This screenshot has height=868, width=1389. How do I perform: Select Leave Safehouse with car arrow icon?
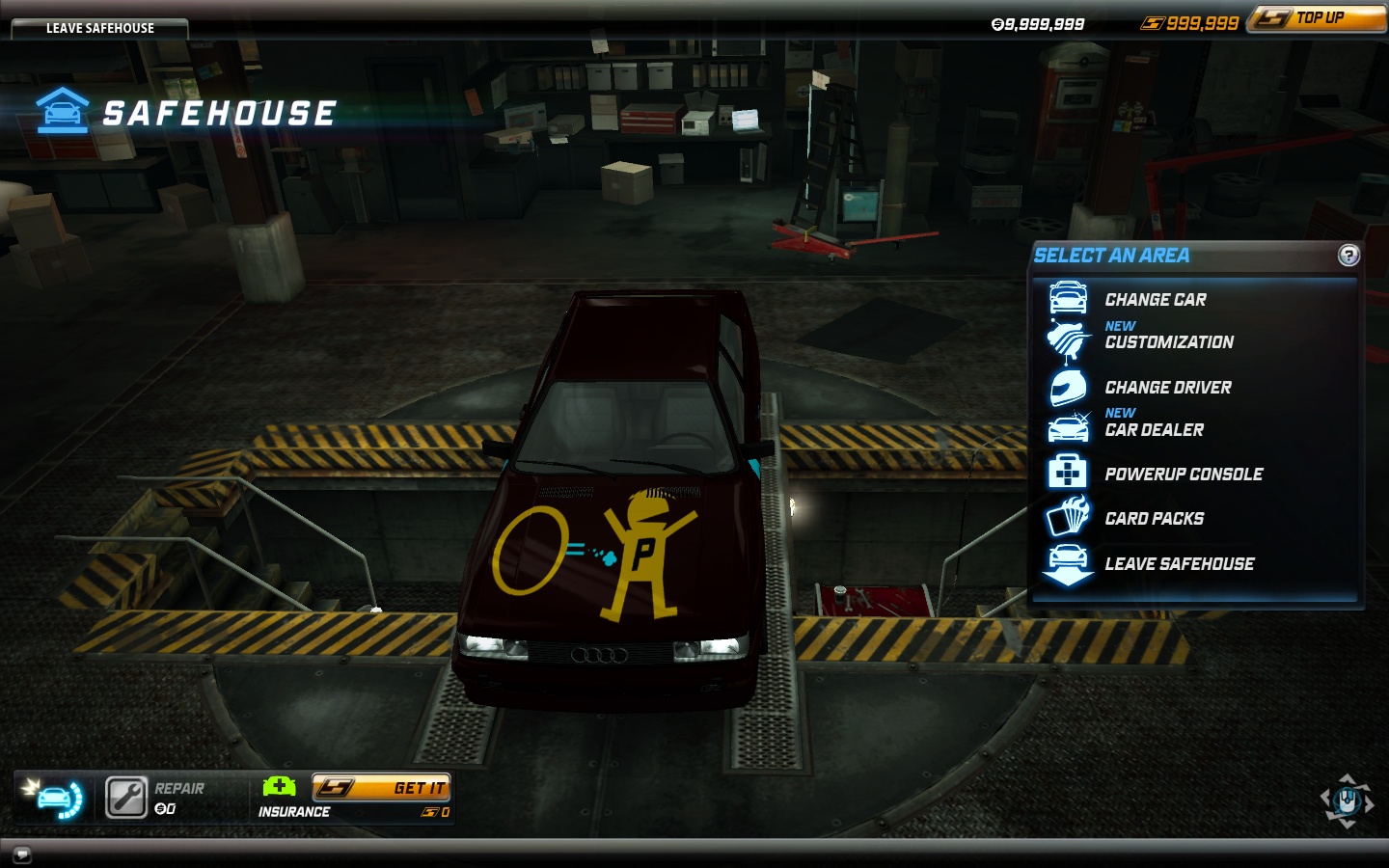(1179, 564)
